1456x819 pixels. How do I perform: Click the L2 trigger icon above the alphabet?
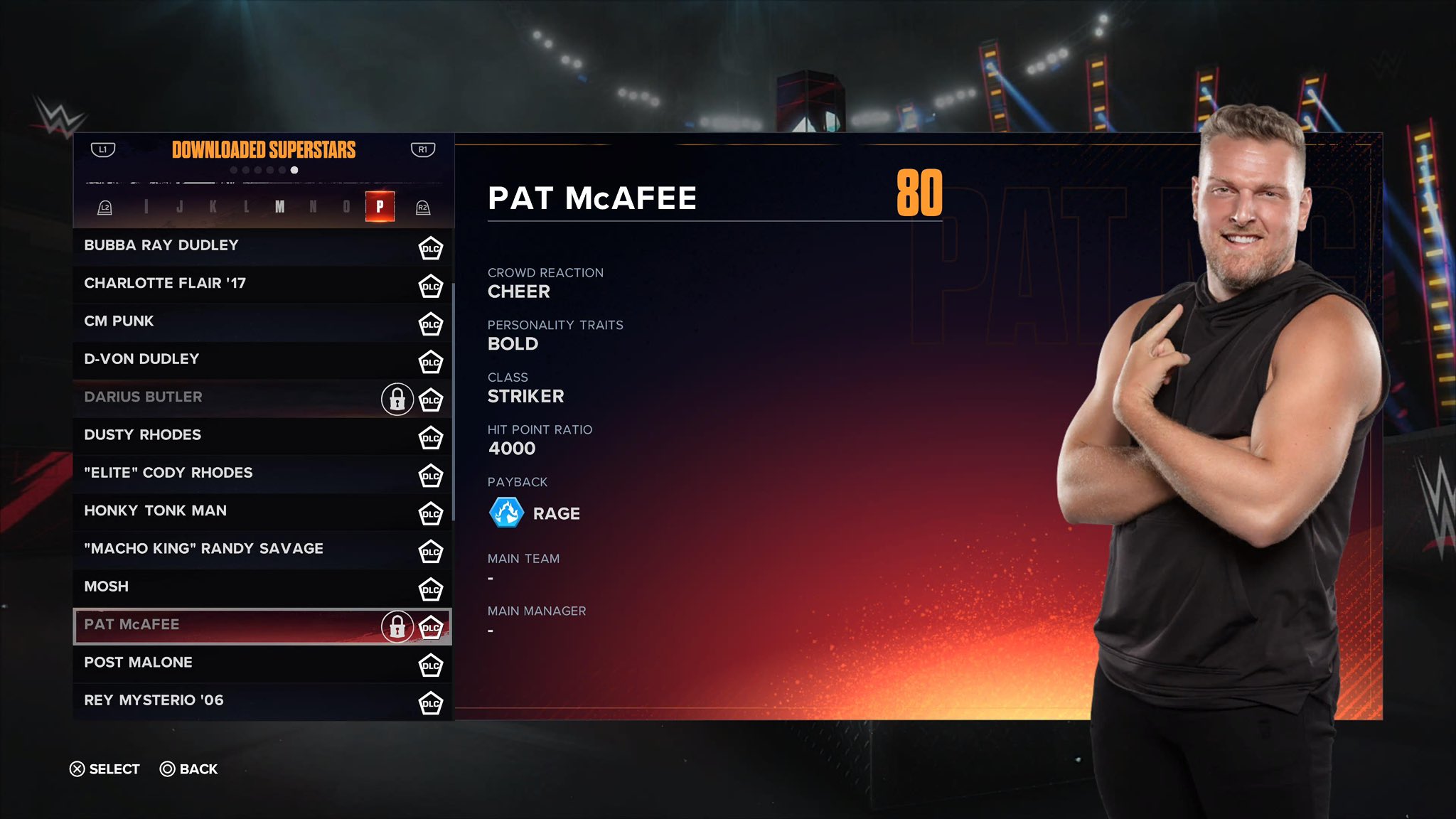click(107, 206)
